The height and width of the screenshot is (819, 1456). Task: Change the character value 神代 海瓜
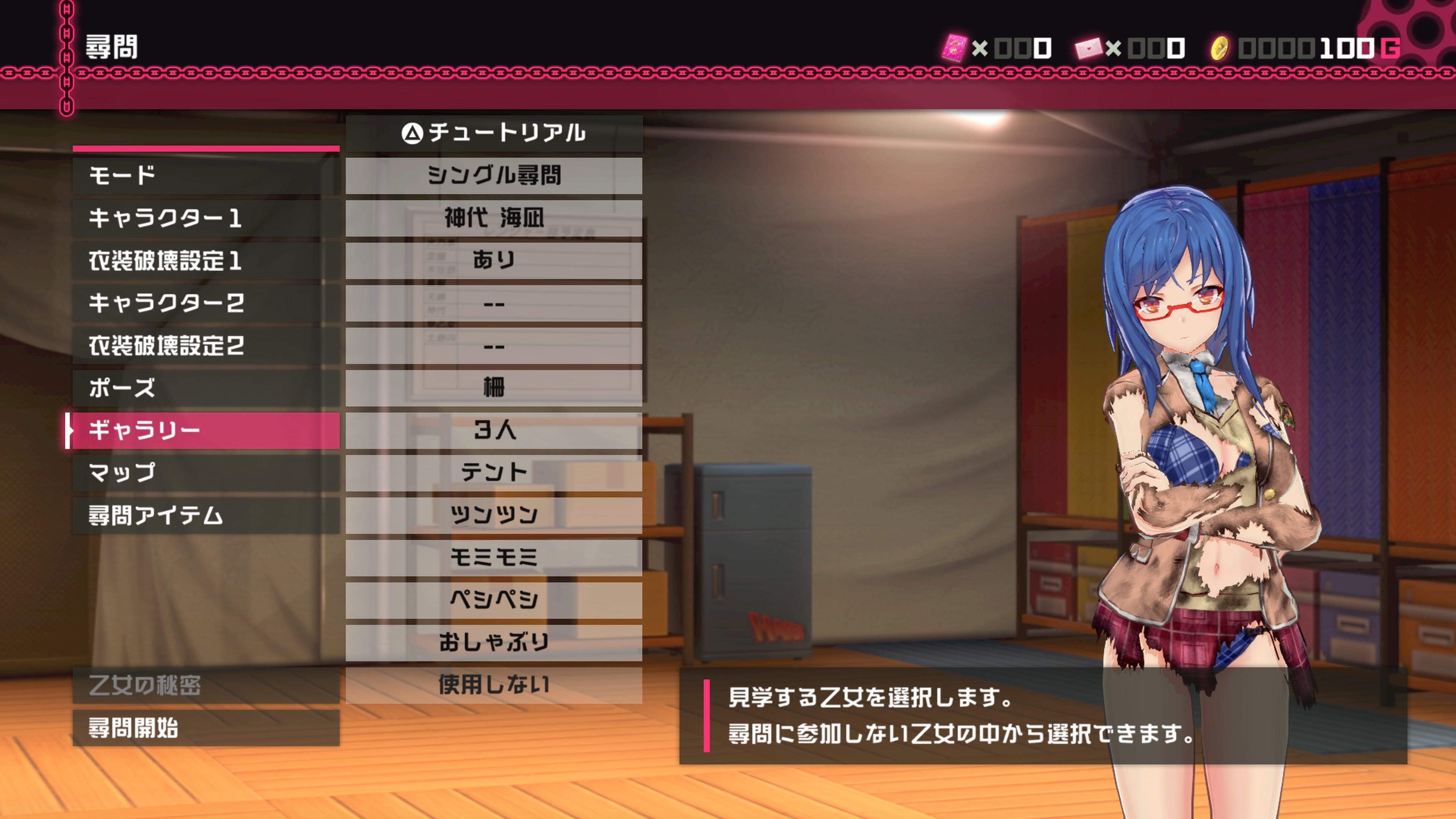(x=493, y=218)
